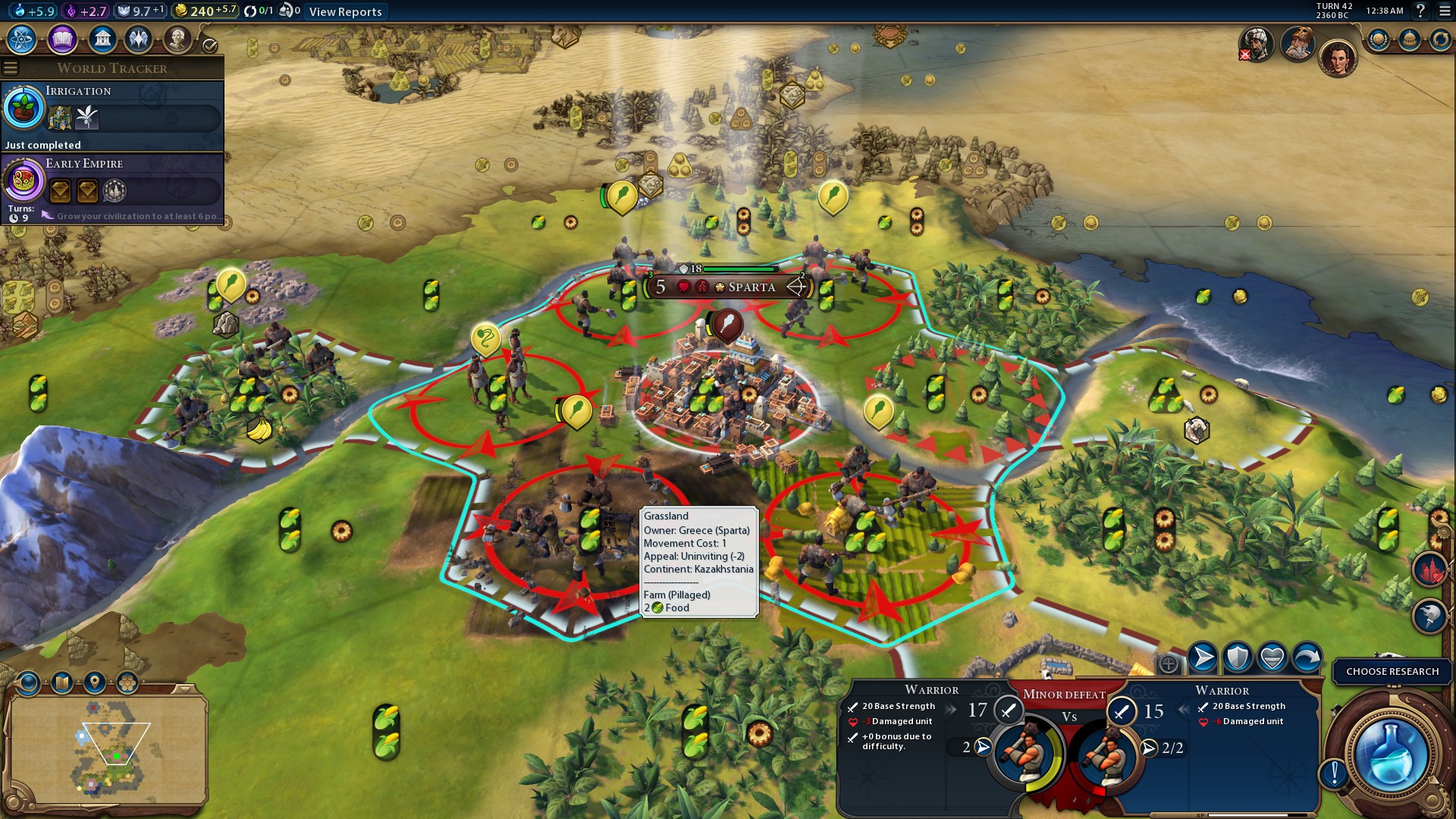This screenshot has height=819, width=1456.
Task: Click the Move To arrow action icon
Action: pyautogui.click(x=1202, y=658)
